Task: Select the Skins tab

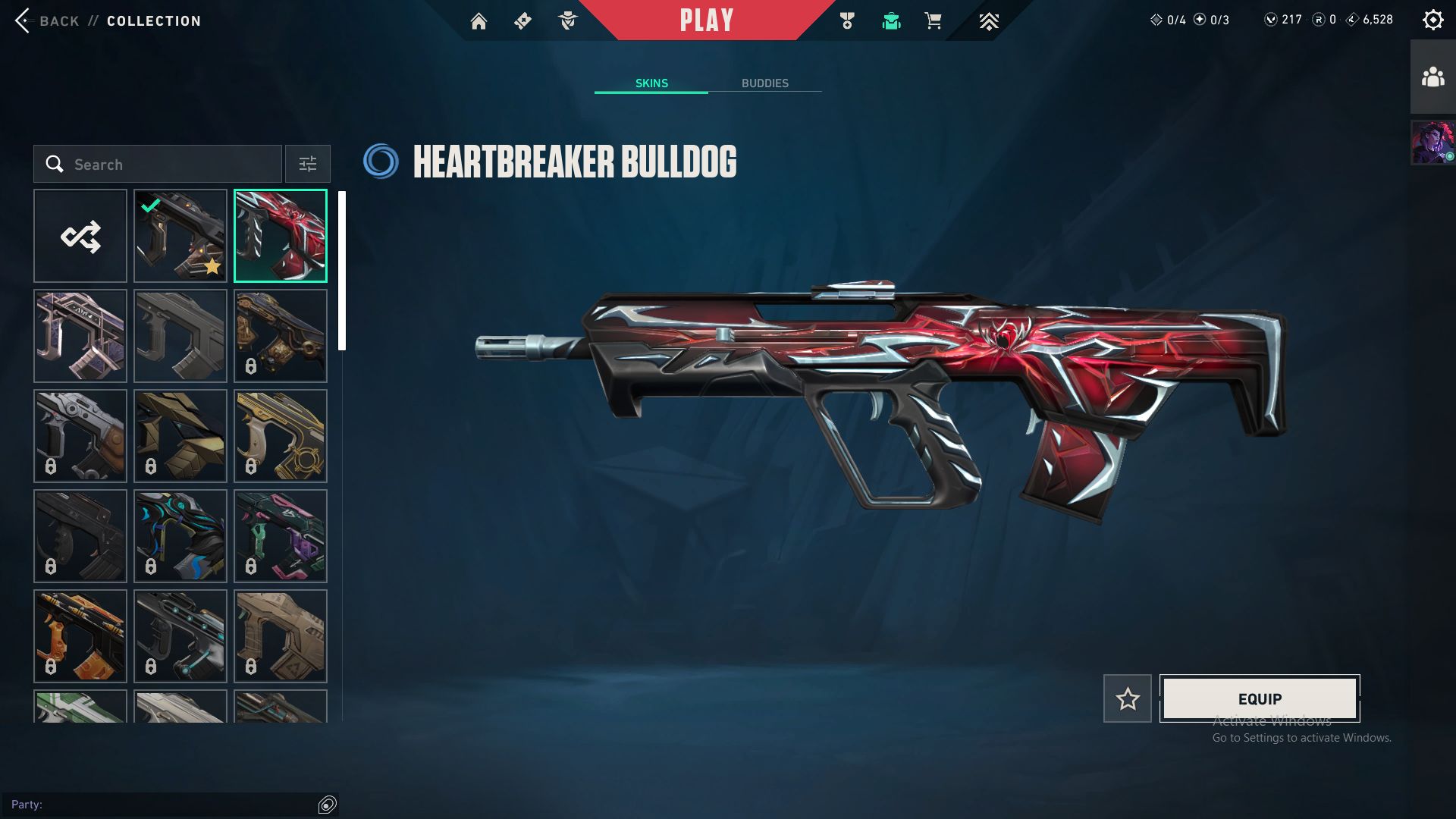Action: 651,83
